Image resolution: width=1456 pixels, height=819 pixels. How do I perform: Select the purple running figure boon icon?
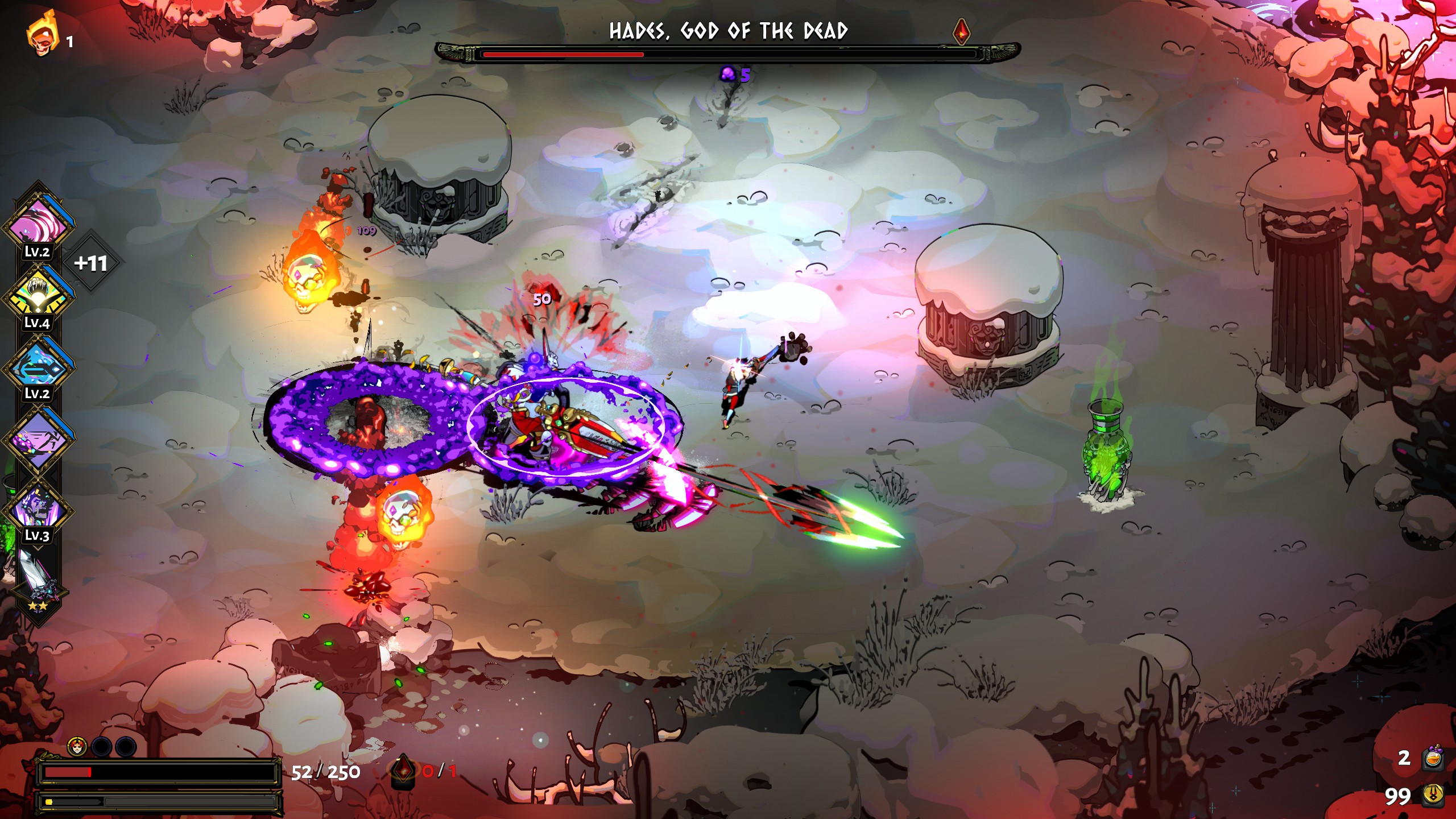[x=39, y=438]
